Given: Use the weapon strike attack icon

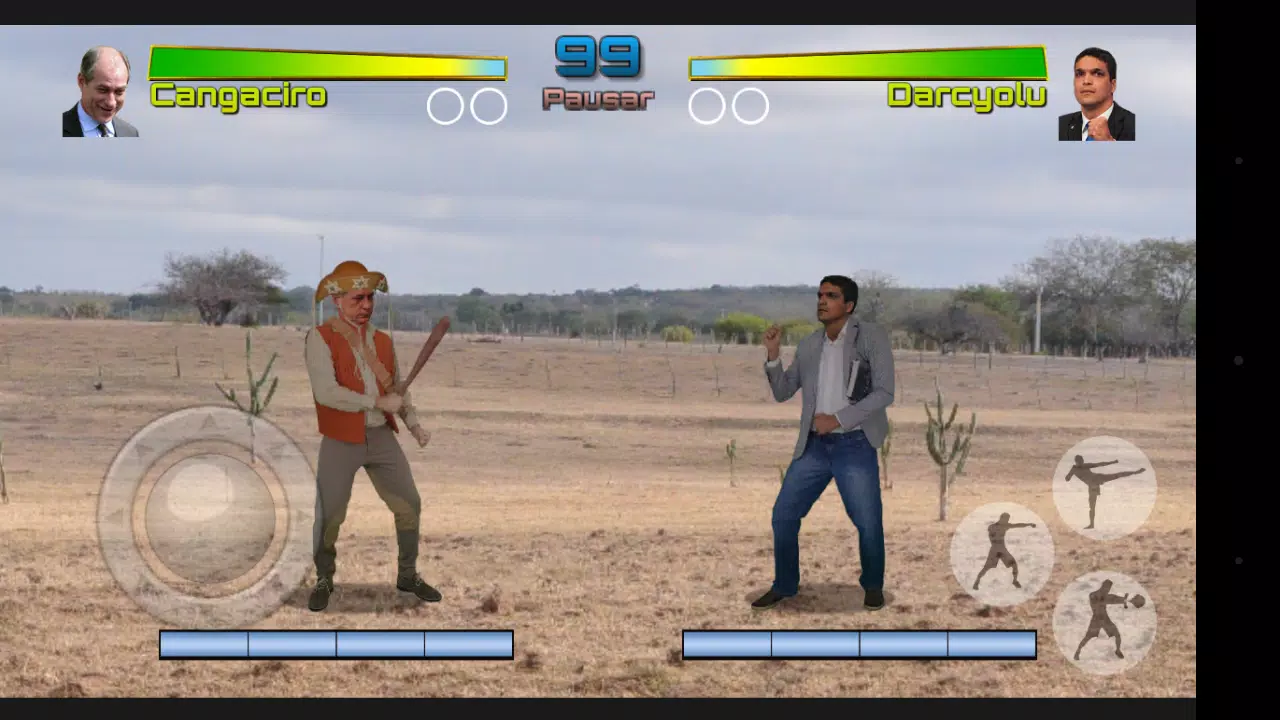Looking at the screenshot, I should 1107,620.
